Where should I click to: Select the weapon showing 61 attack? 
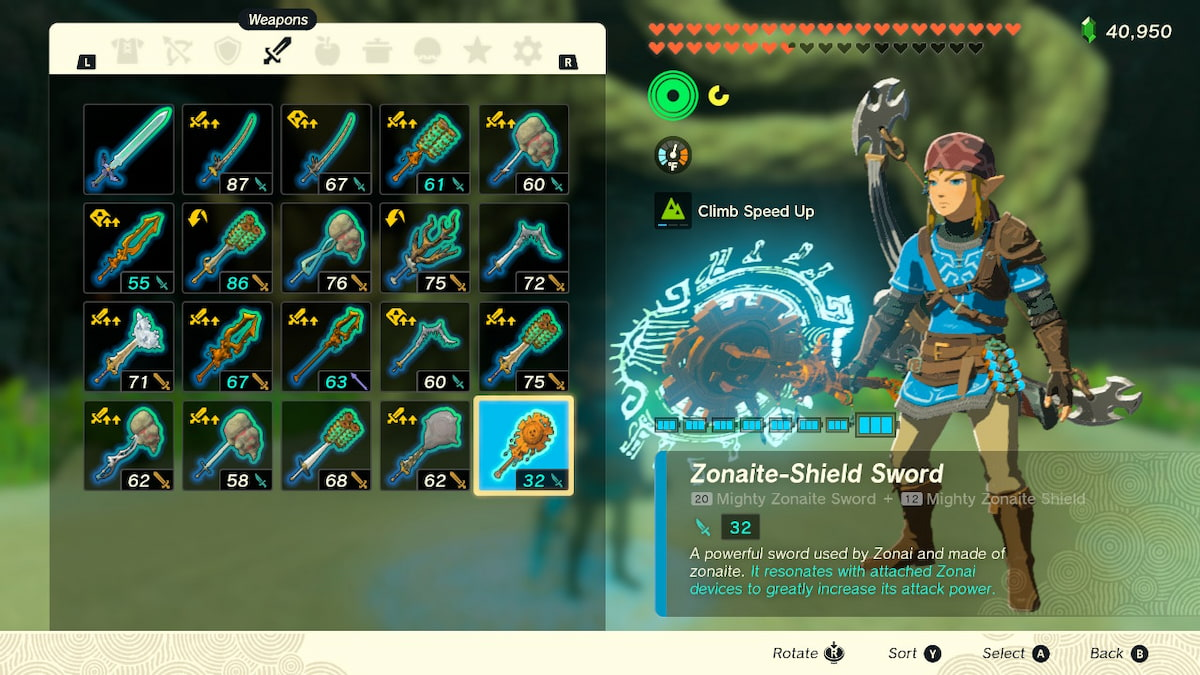(x=425, y=149)
